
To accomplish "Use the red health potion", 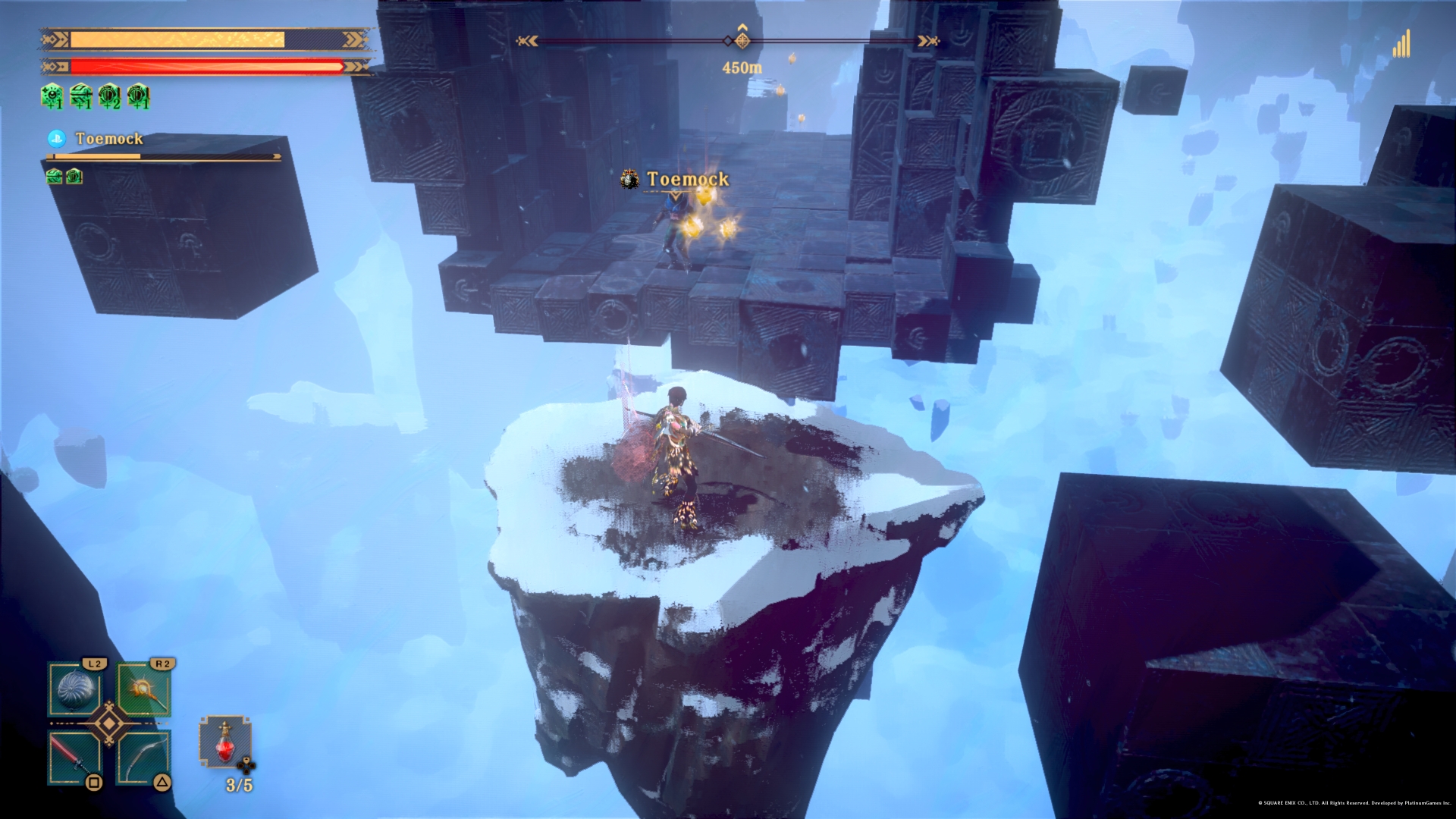I will pyautogui.click(x=225, y=743).
